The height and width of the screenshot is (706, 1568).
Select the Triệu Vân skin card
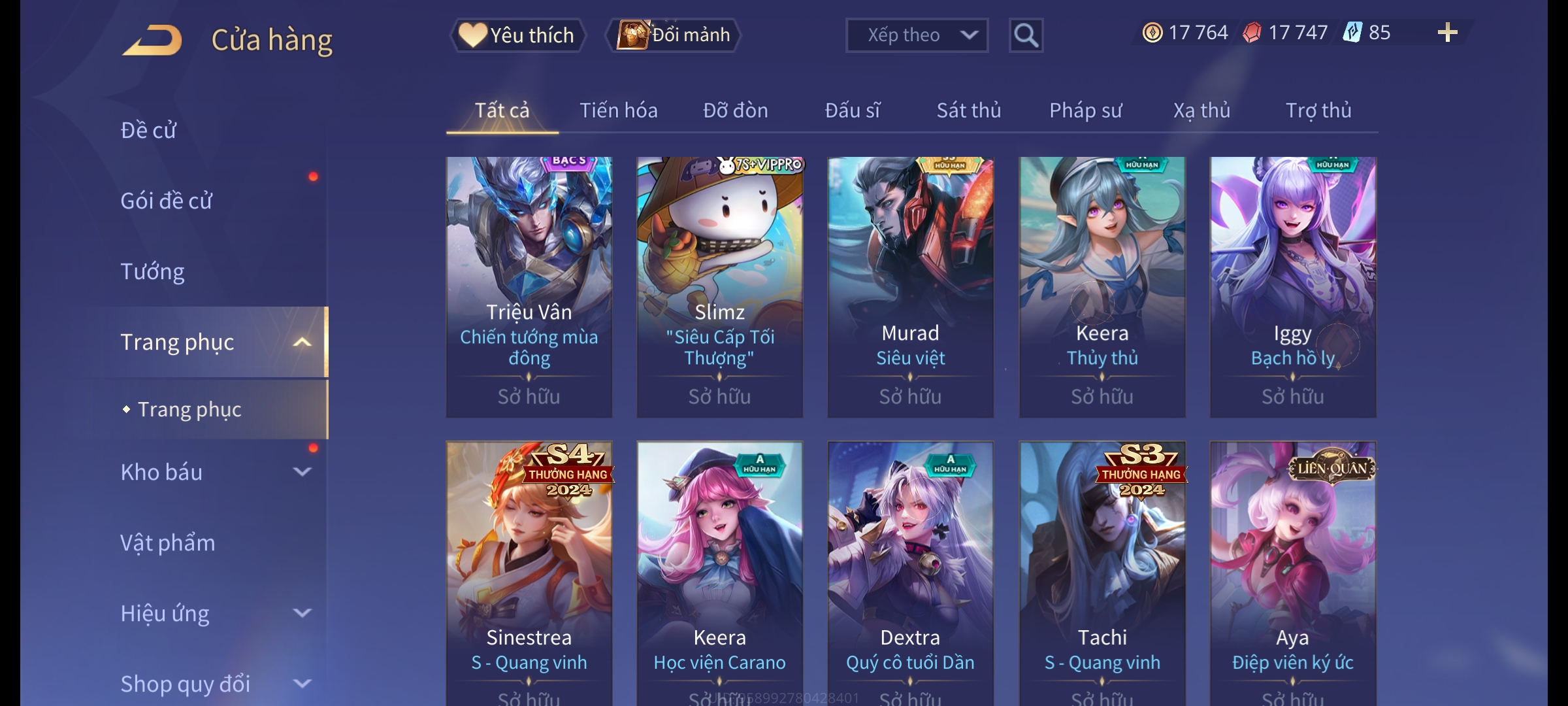coord(529,286)
